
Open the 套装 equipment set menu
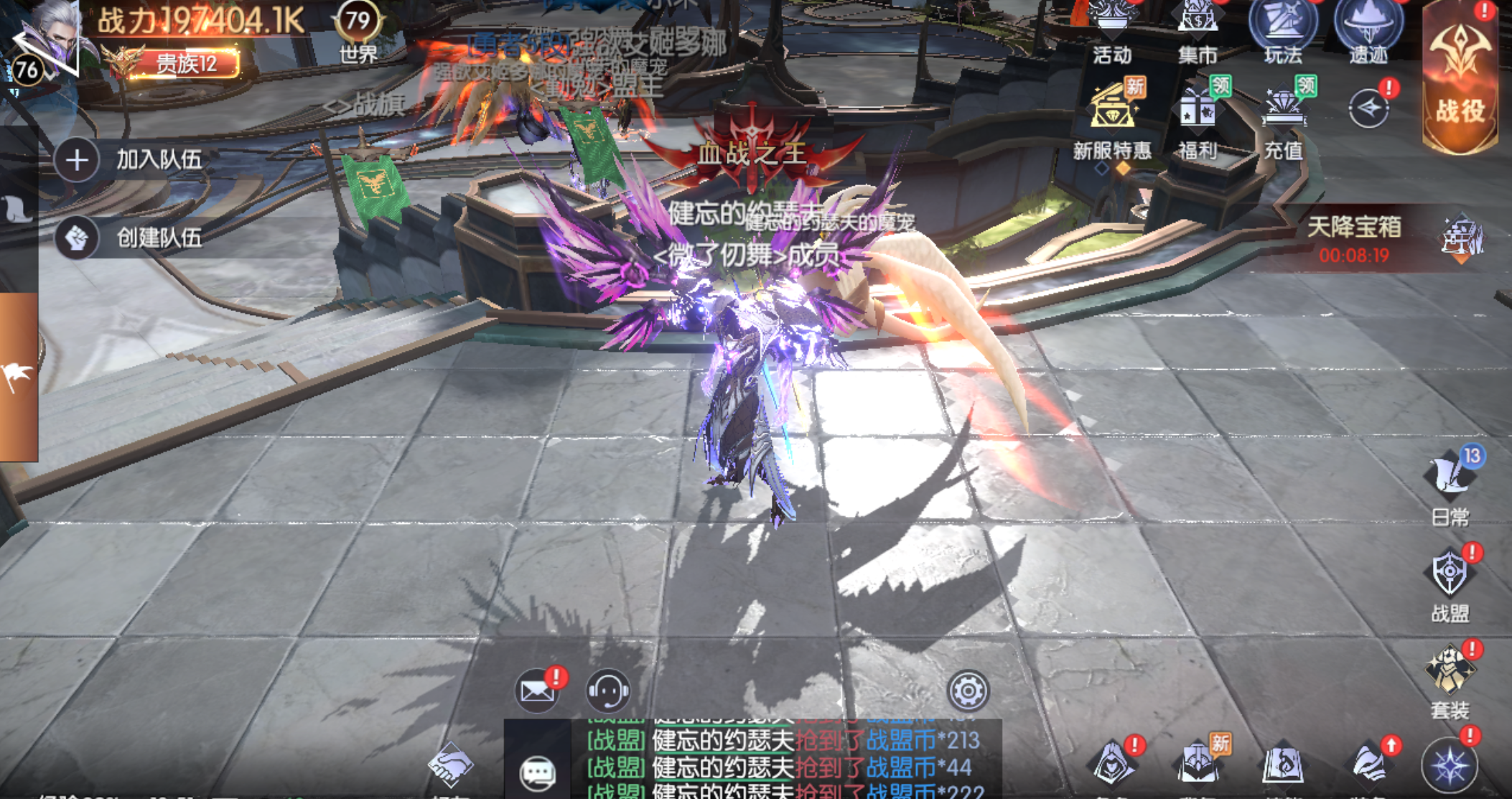pyautogui.click(x=1450, y=679)
